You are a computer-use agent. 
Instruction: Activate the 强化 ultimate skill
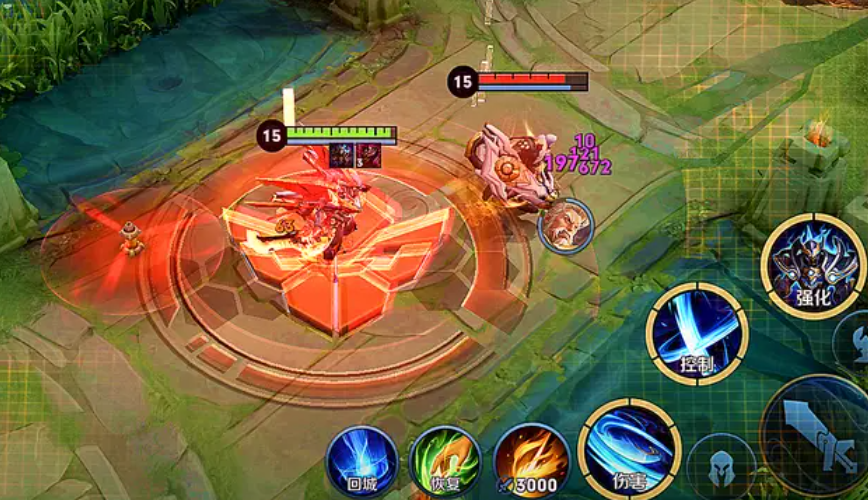coord(812,265)
